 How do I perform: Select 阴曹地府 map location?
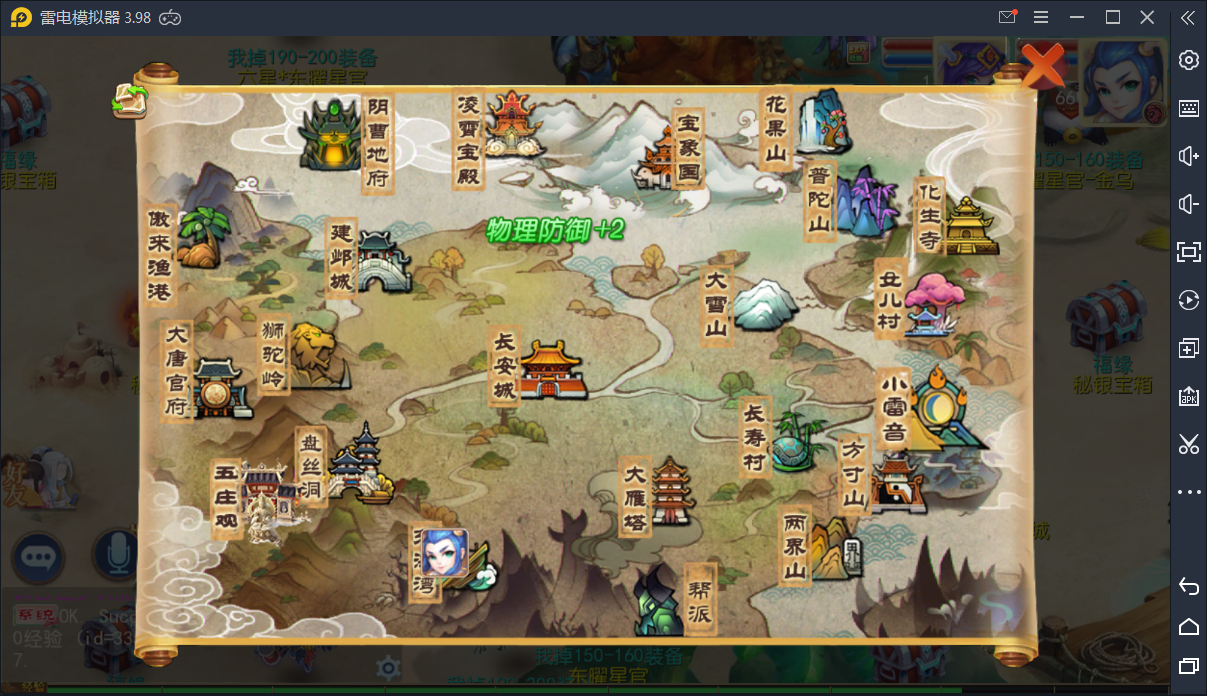334,137
